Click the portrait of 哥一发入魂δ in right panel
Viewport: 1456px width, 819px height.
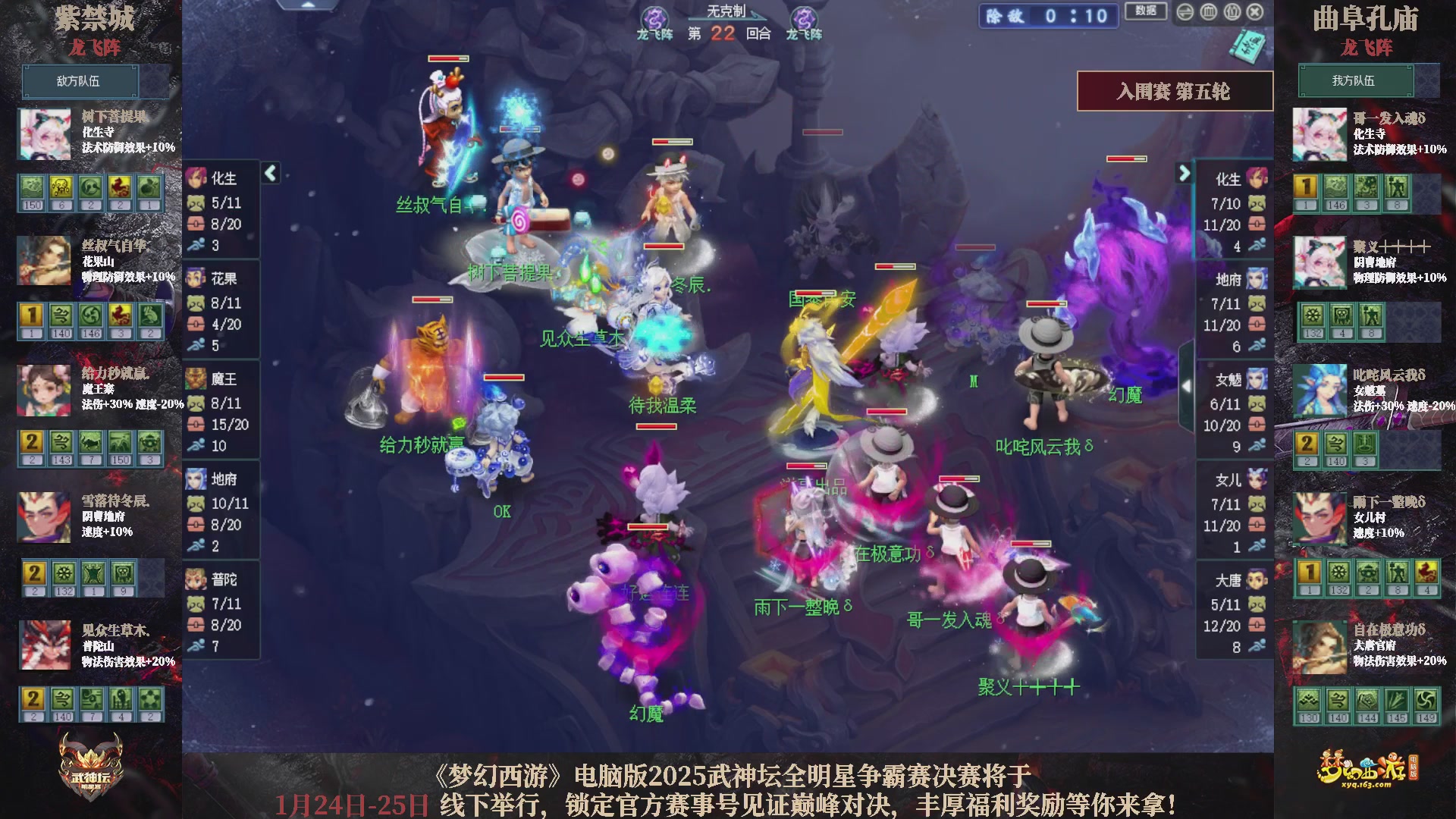tap(1319, 133)
